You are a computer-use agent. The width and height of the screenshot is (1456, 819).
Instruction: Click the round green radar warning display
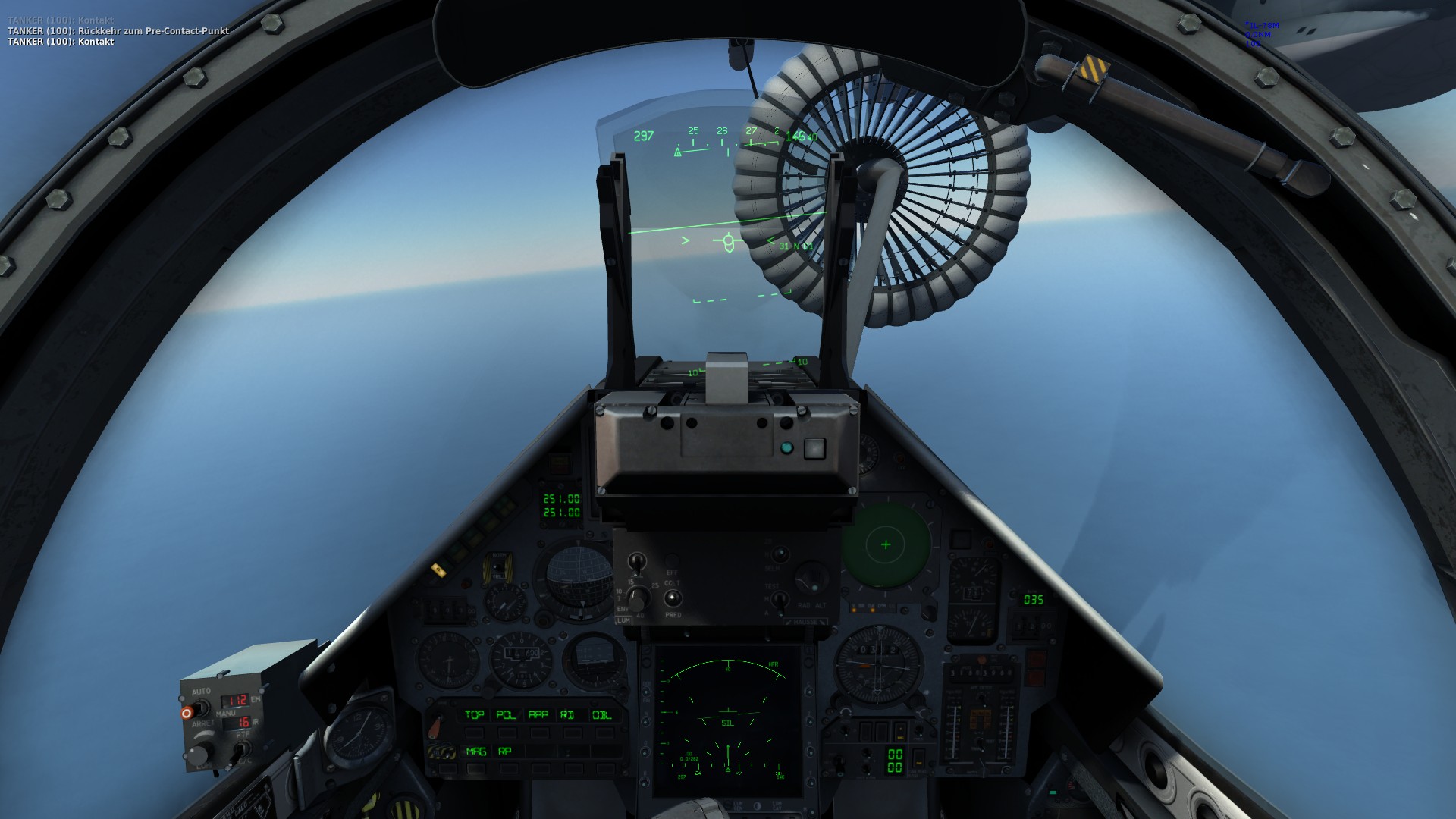[x=886, y=545]
